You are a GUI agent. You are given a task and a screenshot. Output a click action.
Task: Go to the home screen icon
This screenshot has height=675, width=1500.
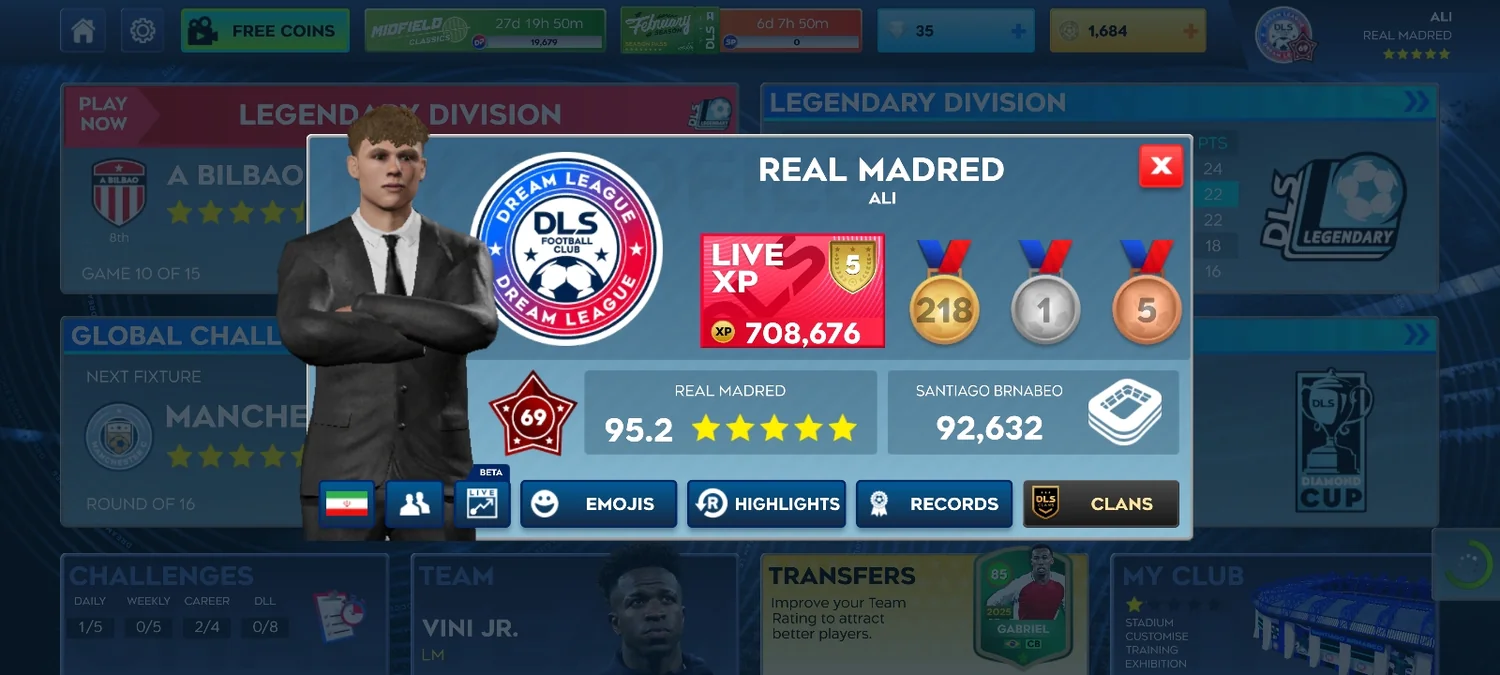83,31
